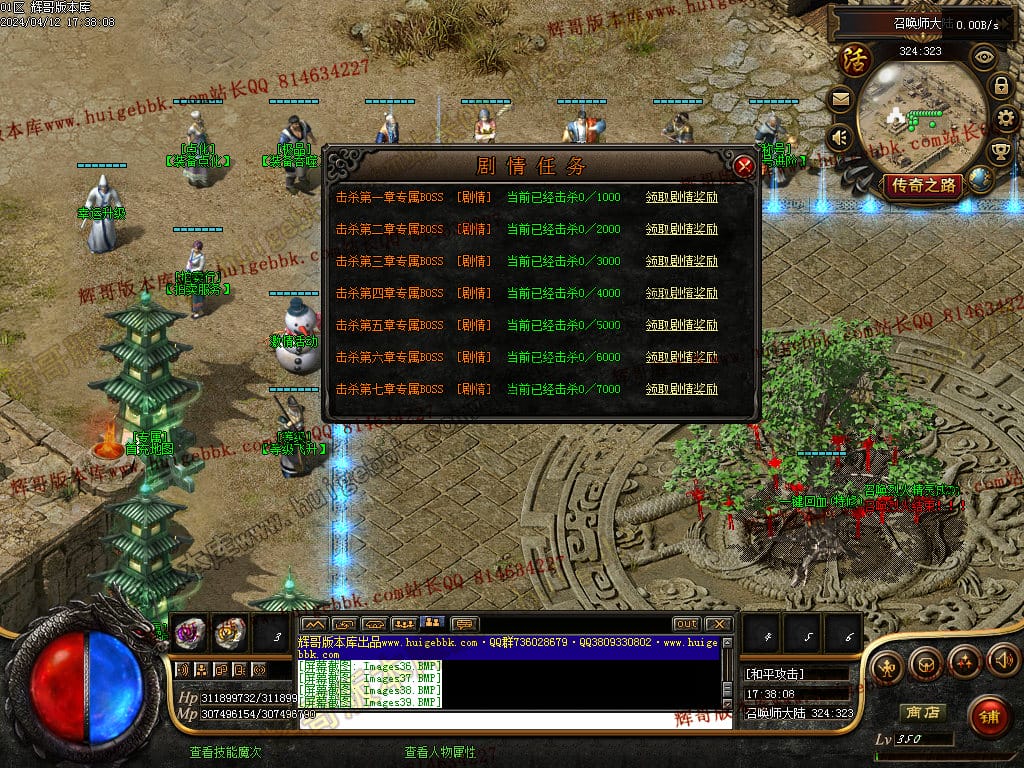Image resolution: width=1024 pixels, height=768 pixels.
Task: Claim chapter seven's 领取剧情奖励 reward
Action: 681,389
